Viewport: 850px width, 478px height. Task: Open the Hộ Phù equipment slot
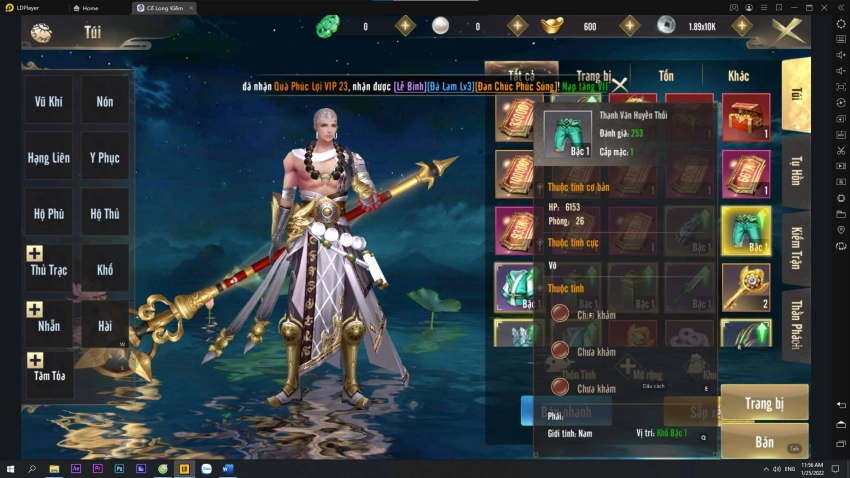(48, 213)
